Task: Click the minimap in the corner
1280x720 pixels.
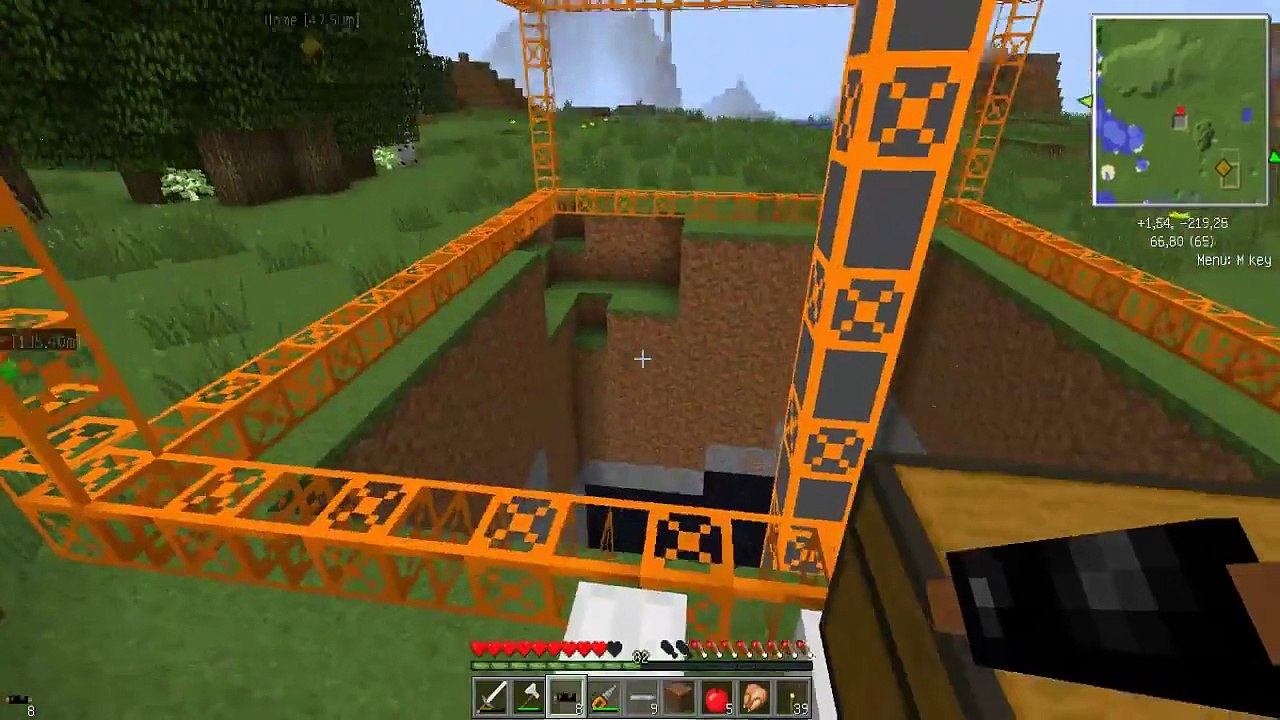Action: (x=1180, y=111)
